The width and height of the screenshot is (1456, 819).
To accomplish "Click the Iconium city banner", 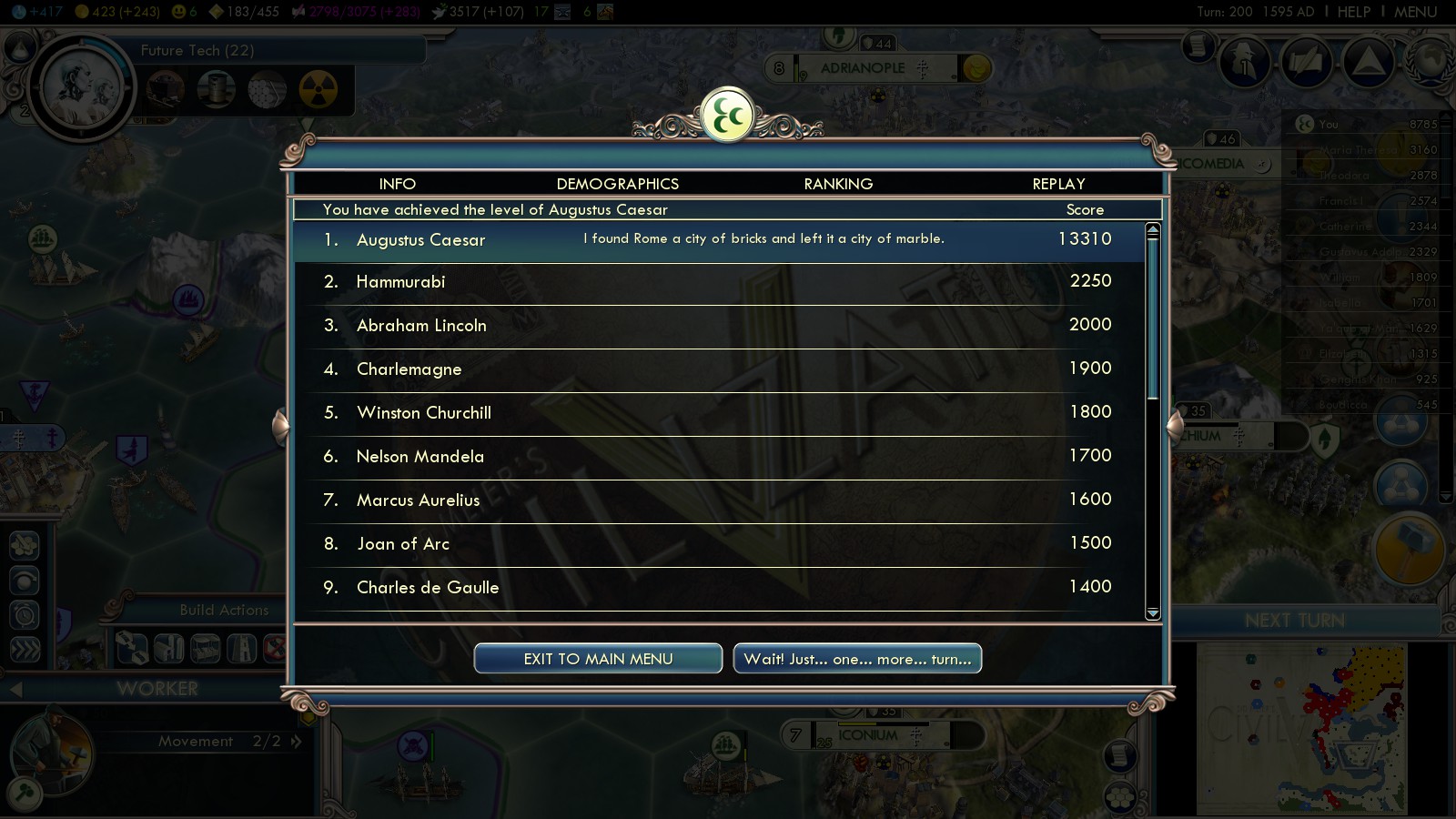I will [869, 735].
